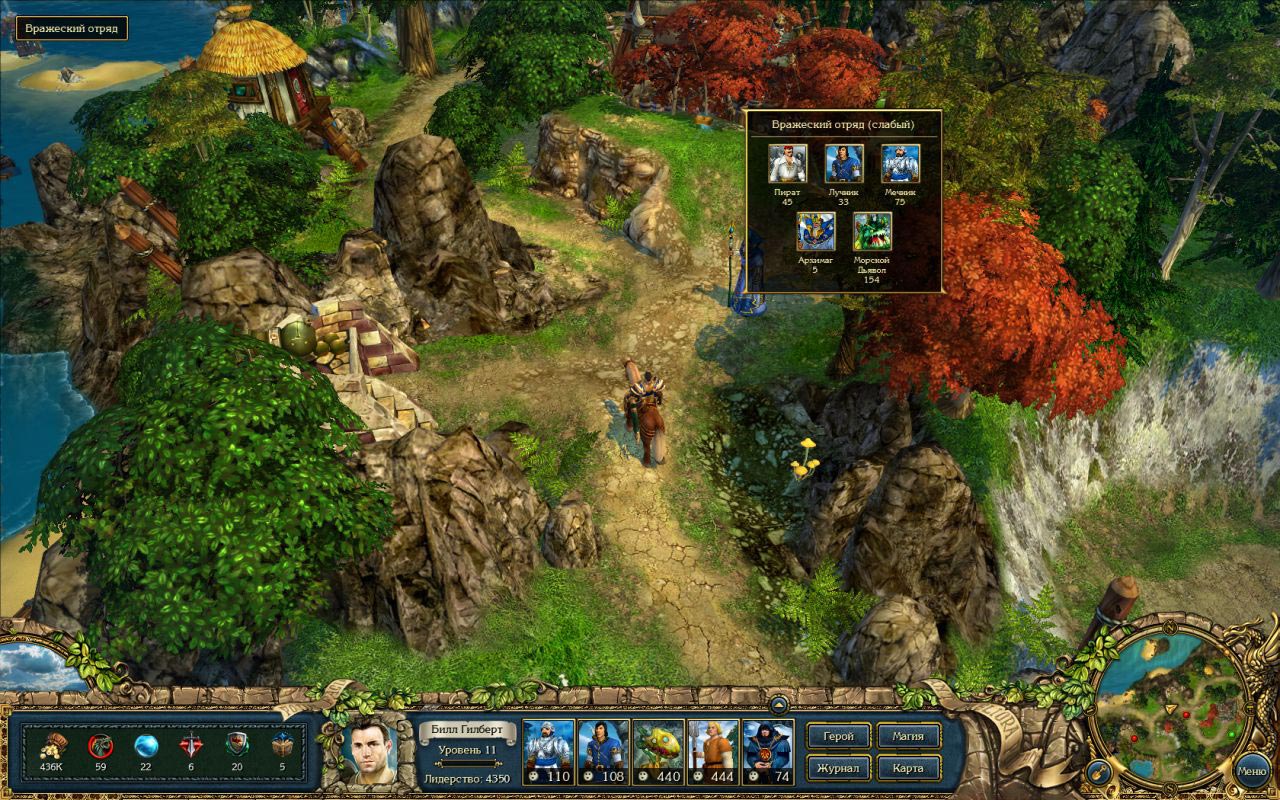Open the Магия (Magic) spellbook

coord(908,737)
